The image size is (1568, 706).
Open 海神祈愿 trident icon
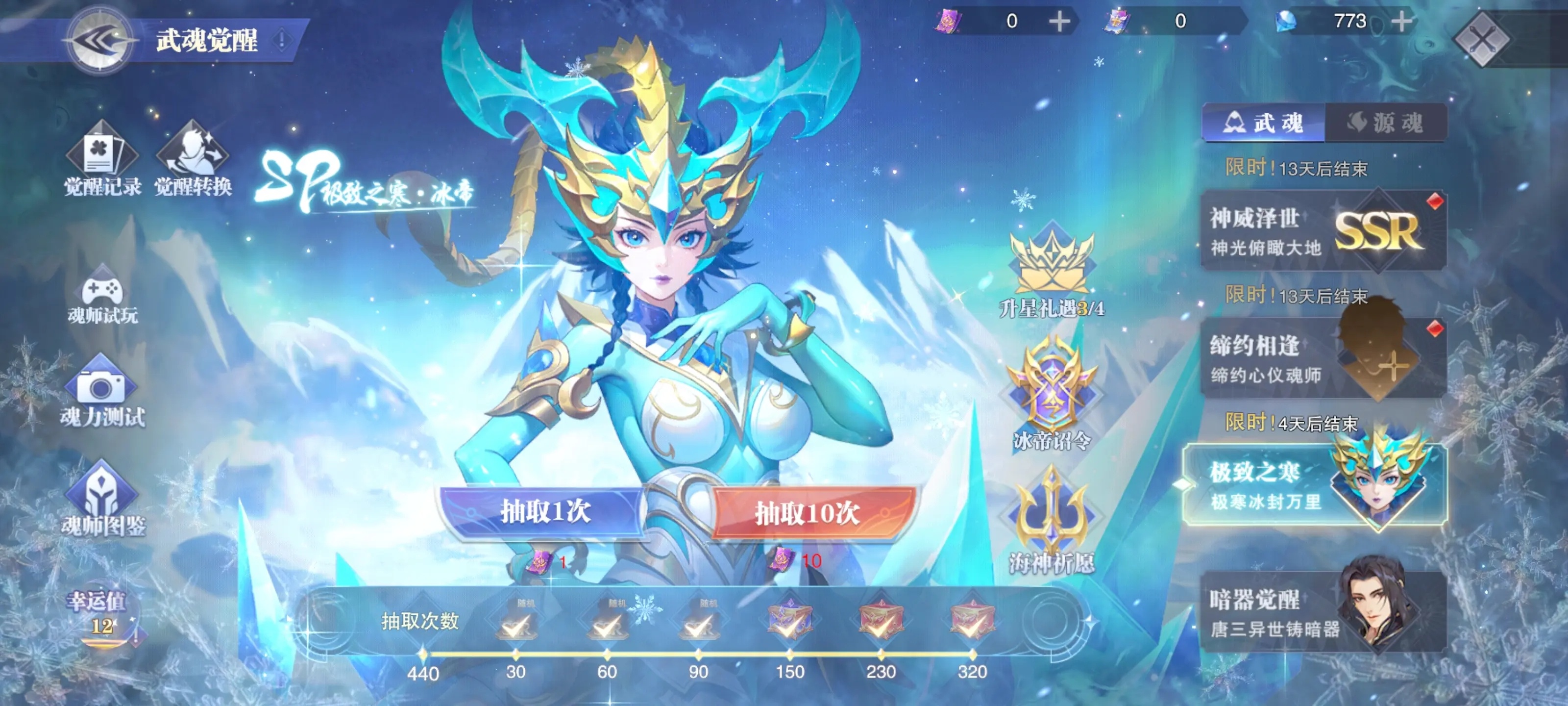coord(1052,521)
